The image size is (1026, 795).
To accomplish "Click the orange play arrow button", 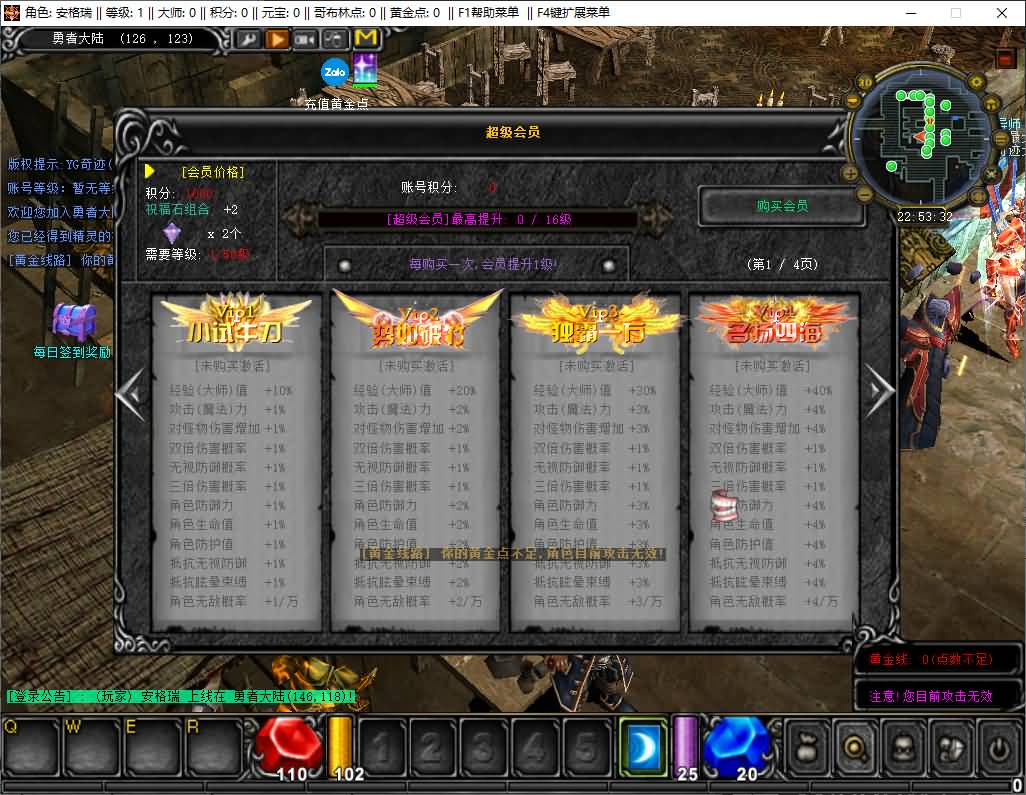I will pos(277,39).
